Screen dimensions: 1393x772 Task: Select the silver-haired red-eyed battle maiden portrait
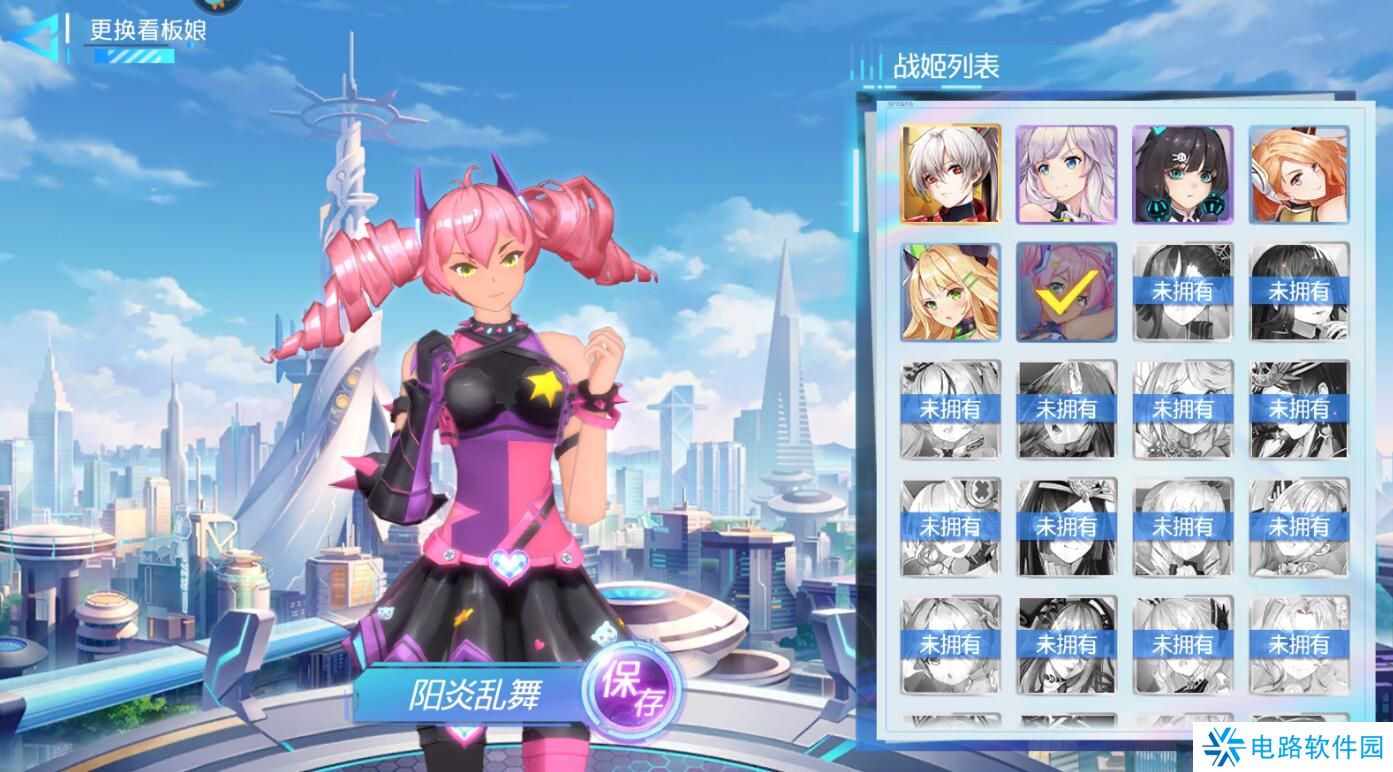coord(950,174)
